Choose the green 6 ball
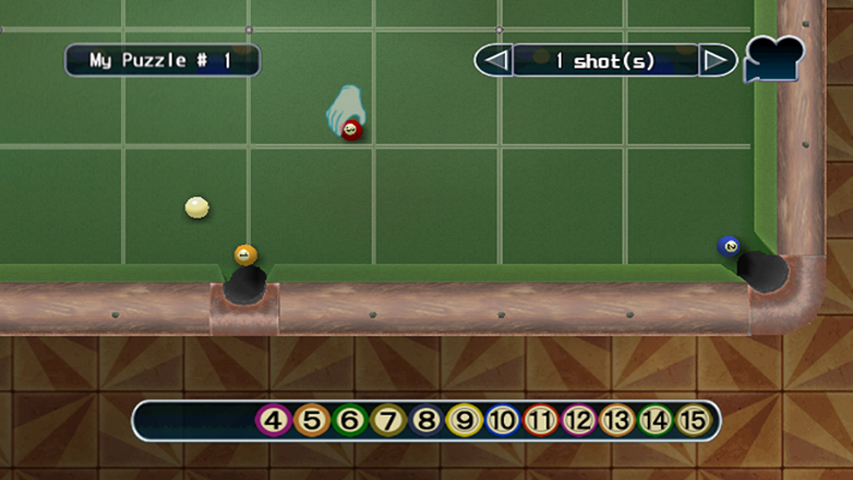The height and width of the screenshot is (480, 853). coord(350,421)
